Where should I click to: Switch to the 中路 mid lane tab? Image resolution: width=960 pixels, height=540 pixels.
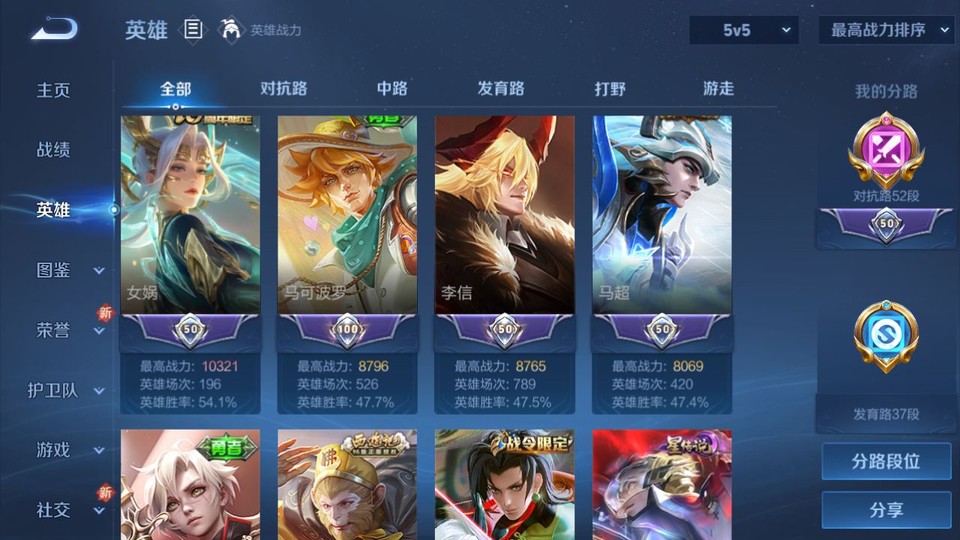[392, 89]
